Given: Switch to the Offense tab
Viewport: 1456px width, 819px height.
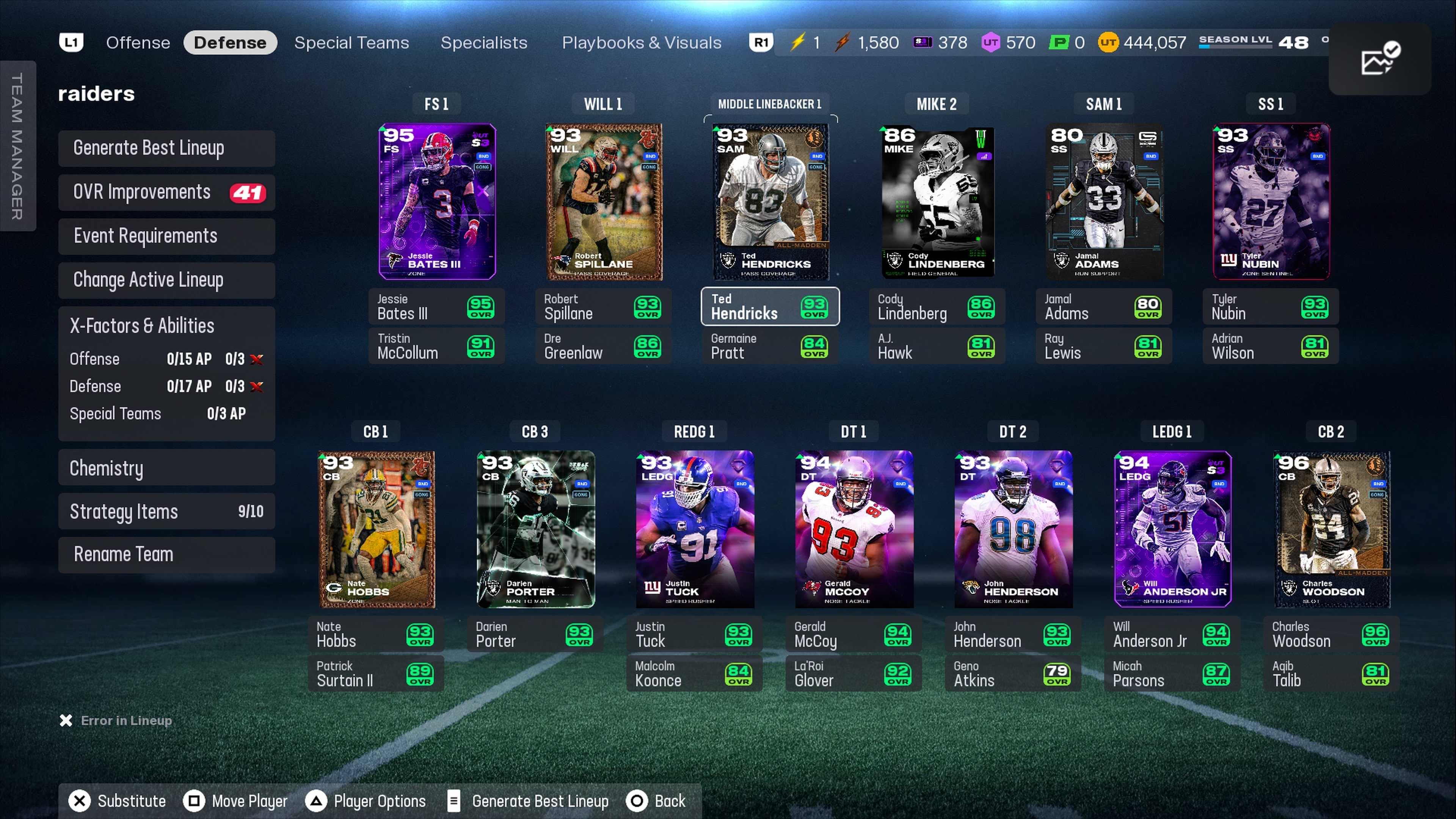Looking at the screenshot, I should pos(138,42).
